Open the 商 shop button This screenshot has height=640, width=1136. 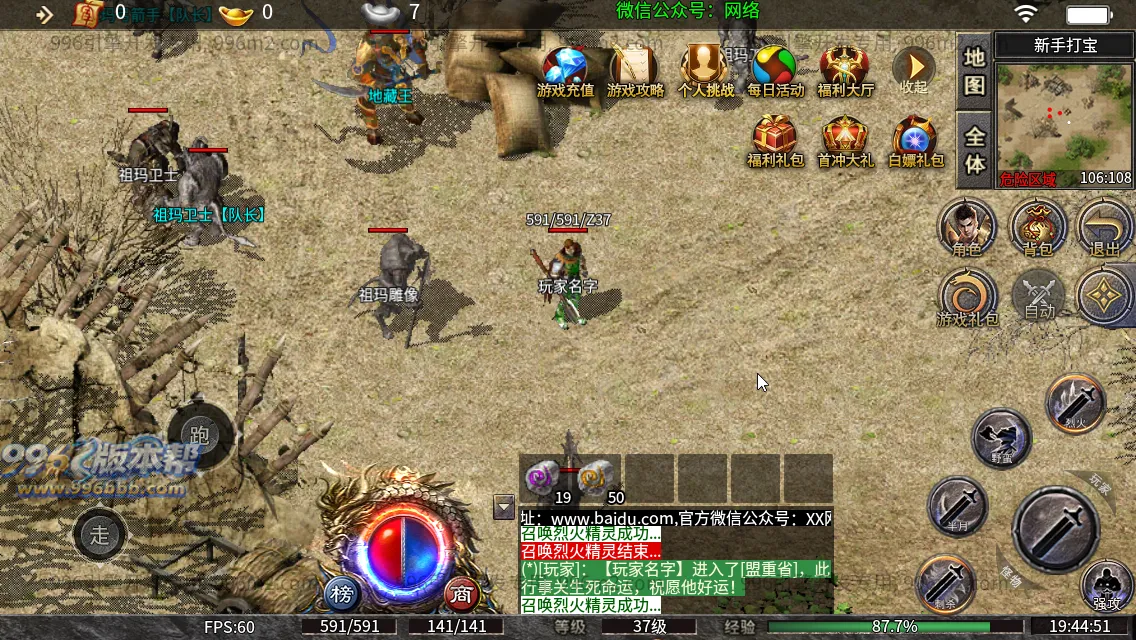click(461, 593)
